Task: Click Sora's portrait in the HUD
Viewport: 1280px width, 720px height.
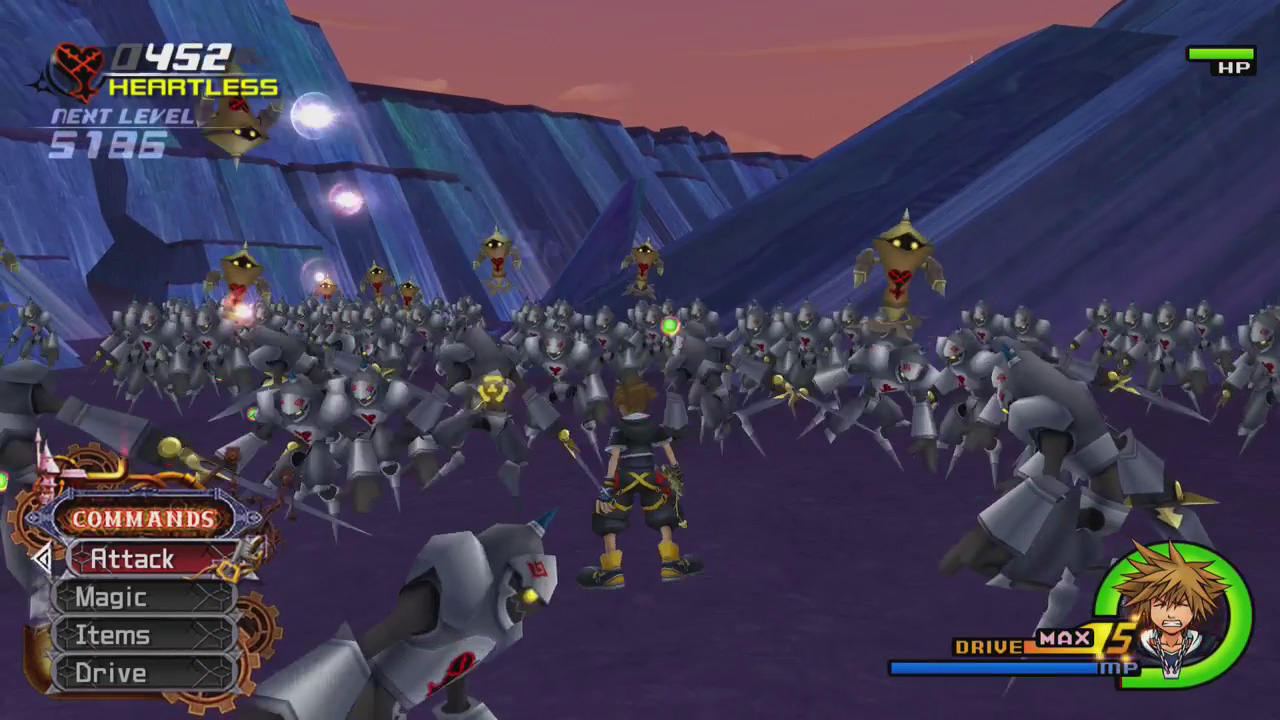Action: (1172, 610)
